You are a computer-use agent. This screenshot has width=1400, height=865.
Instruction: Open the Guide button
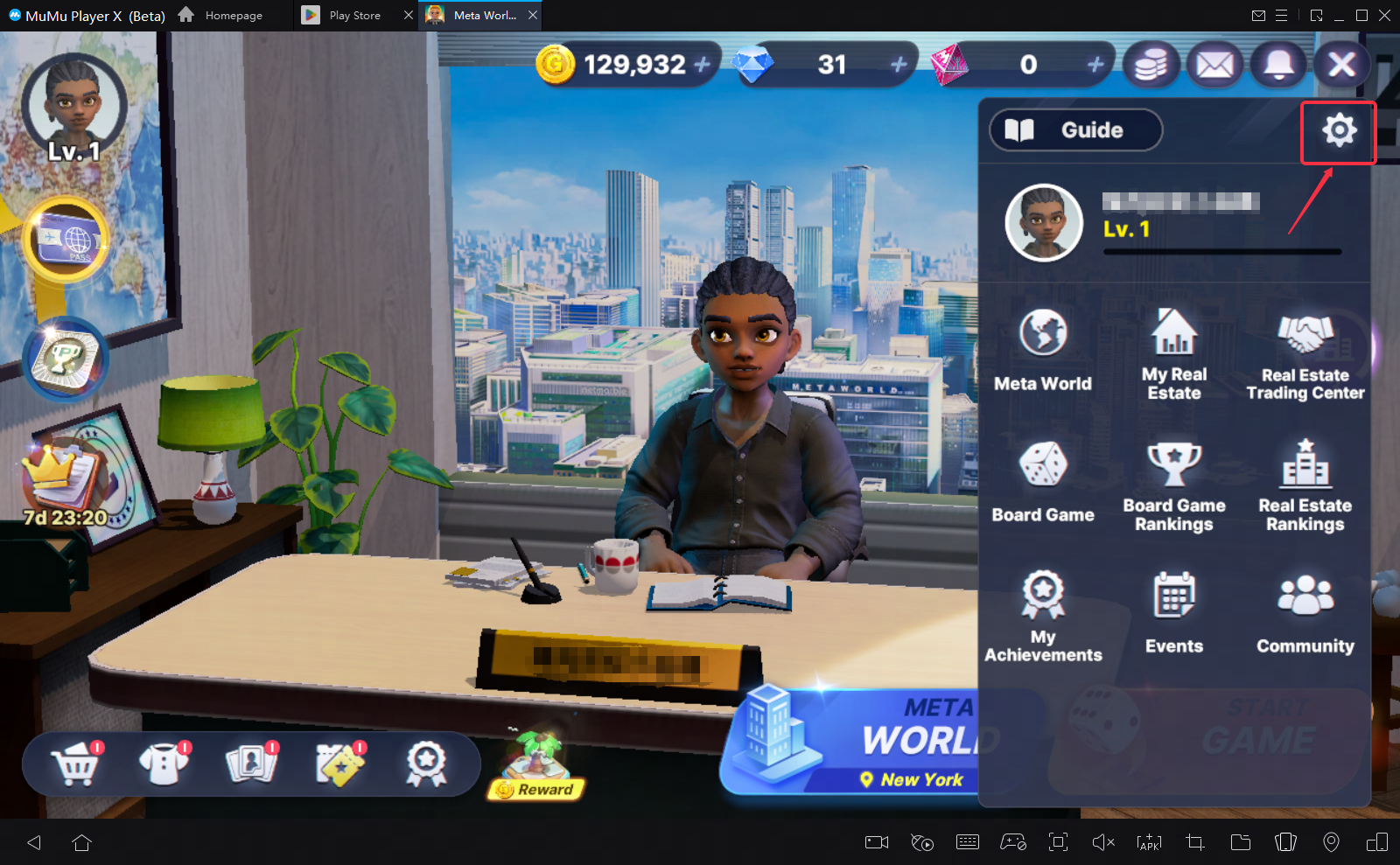(1075, 130)
